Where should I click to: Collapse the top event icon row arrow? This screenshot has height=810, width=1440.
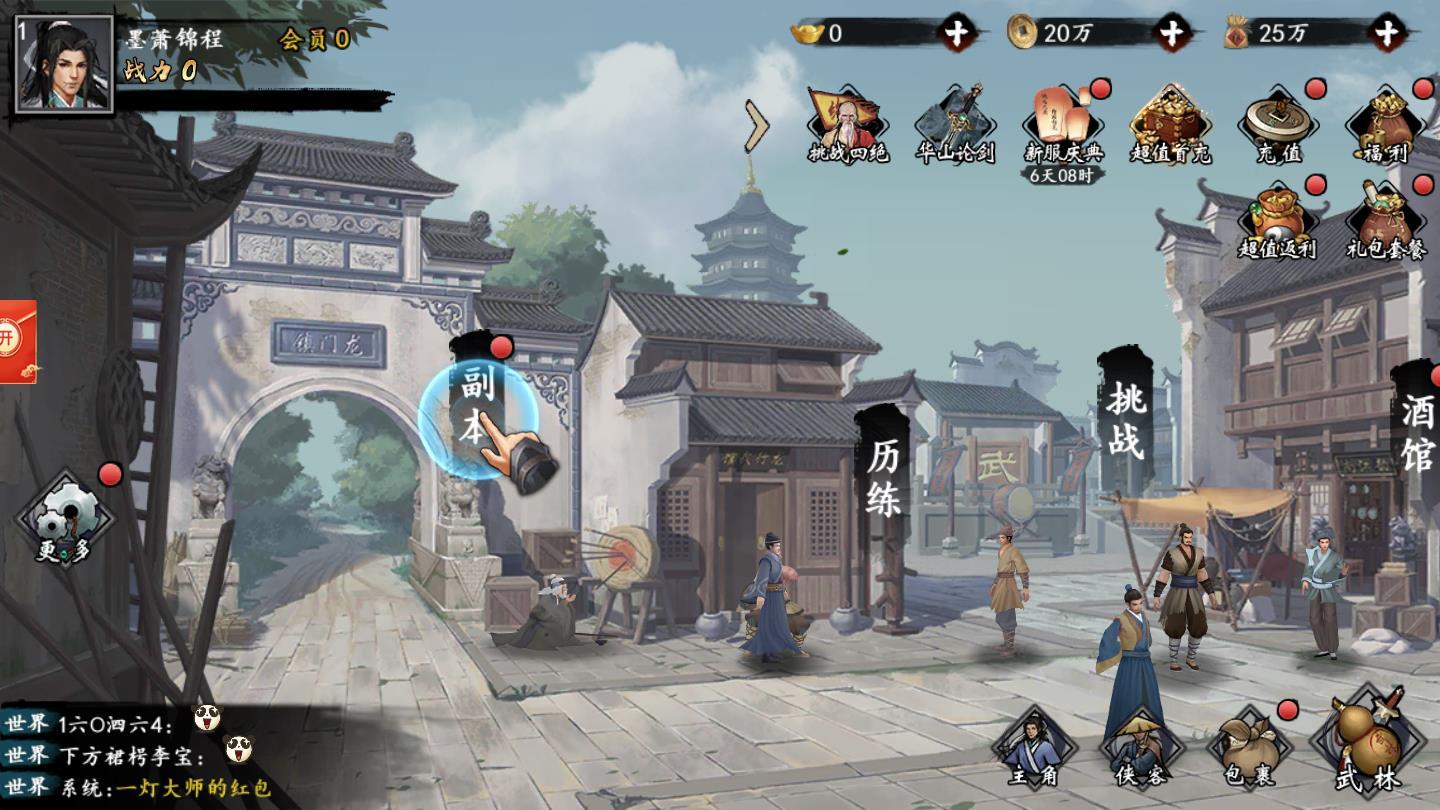[x=757, y=125]
